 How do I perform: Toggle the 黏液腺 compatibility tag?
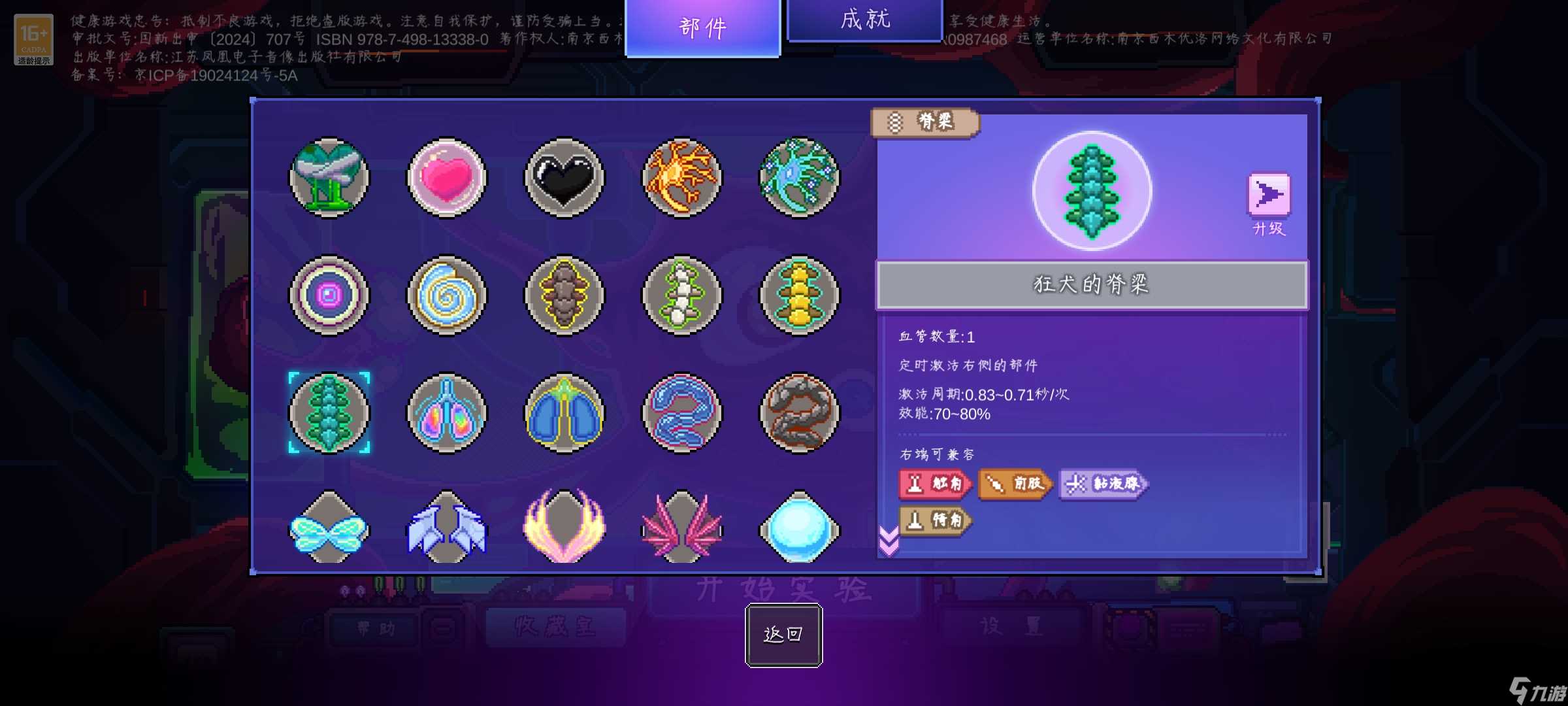click(x=1102, y=485)
